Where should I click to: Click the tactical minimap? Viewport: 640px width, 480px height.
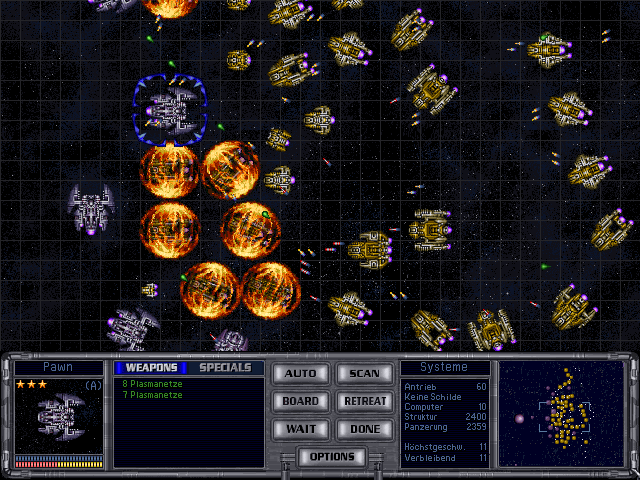[561, 413]
